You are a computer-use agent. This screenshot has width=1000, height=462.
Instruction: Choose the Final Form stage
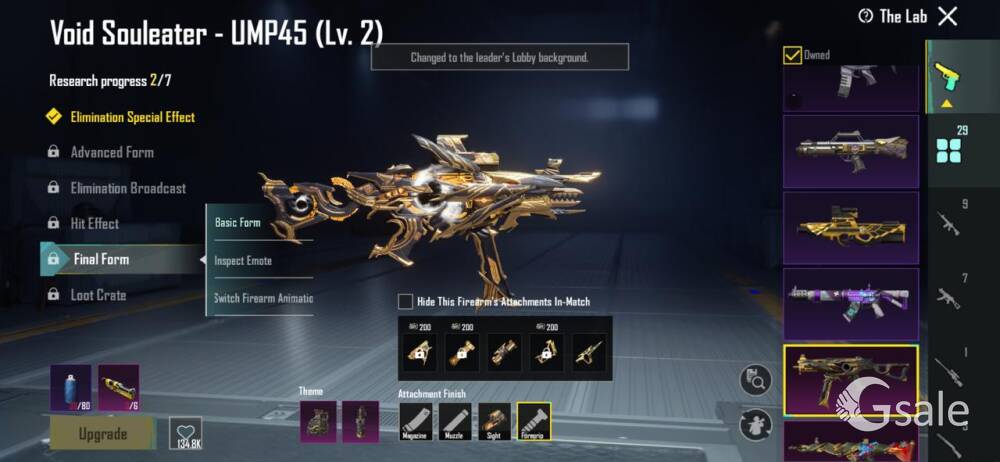pos(101,259)
